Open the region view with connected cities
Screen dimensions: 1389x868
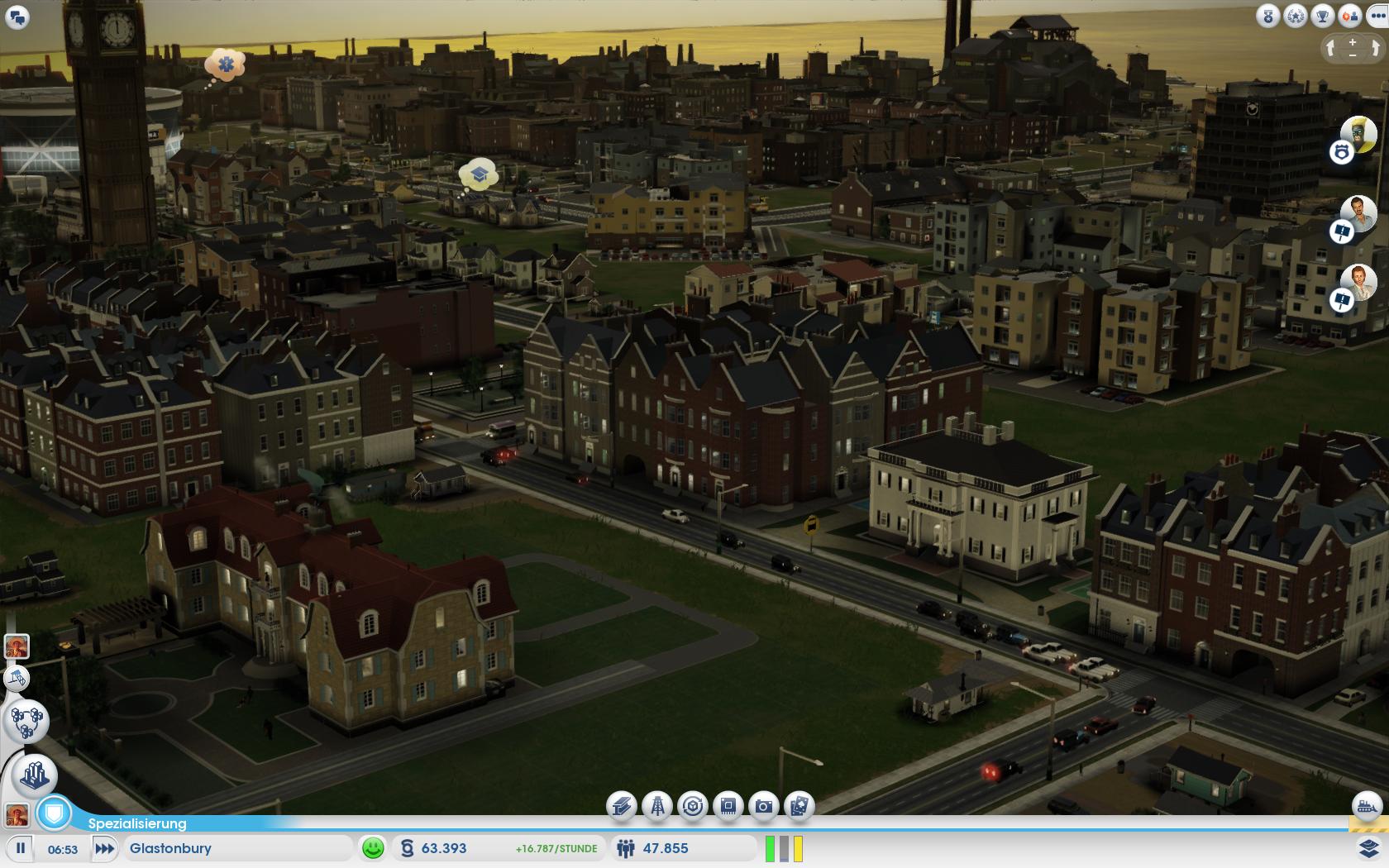27,721
